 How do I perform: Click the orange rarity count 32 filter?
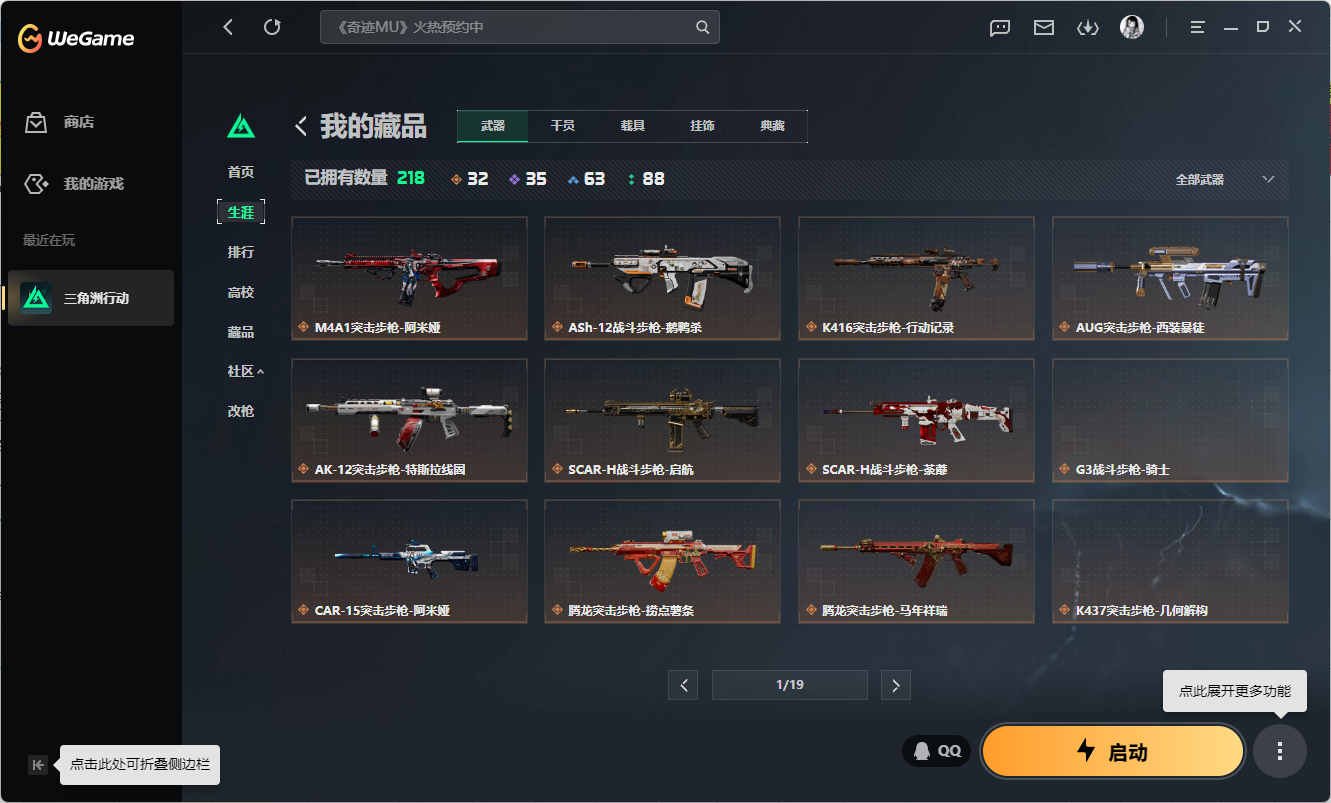469,179
